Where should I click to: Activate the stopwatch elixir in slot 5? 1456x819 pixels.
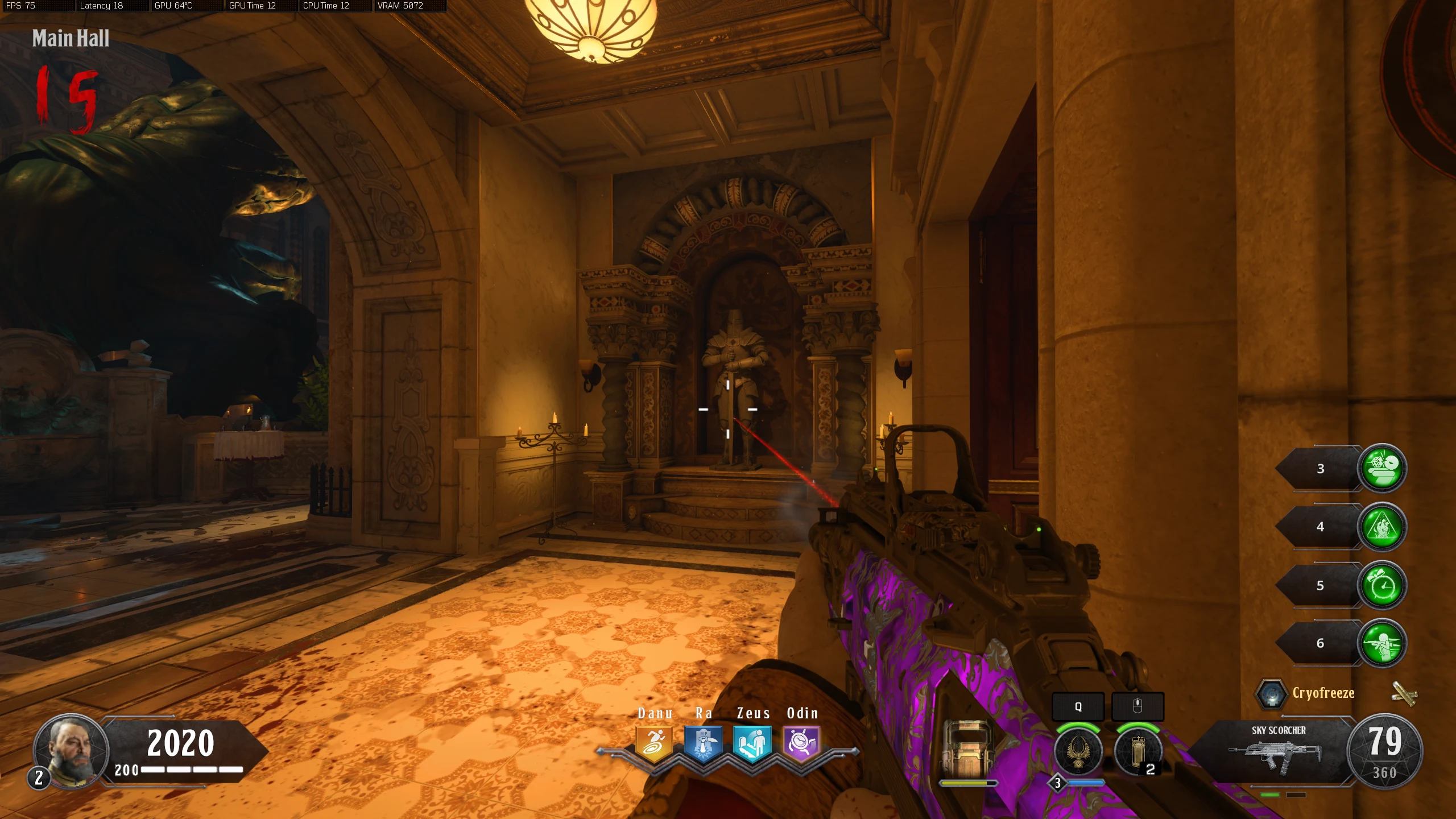point(1381,585)
